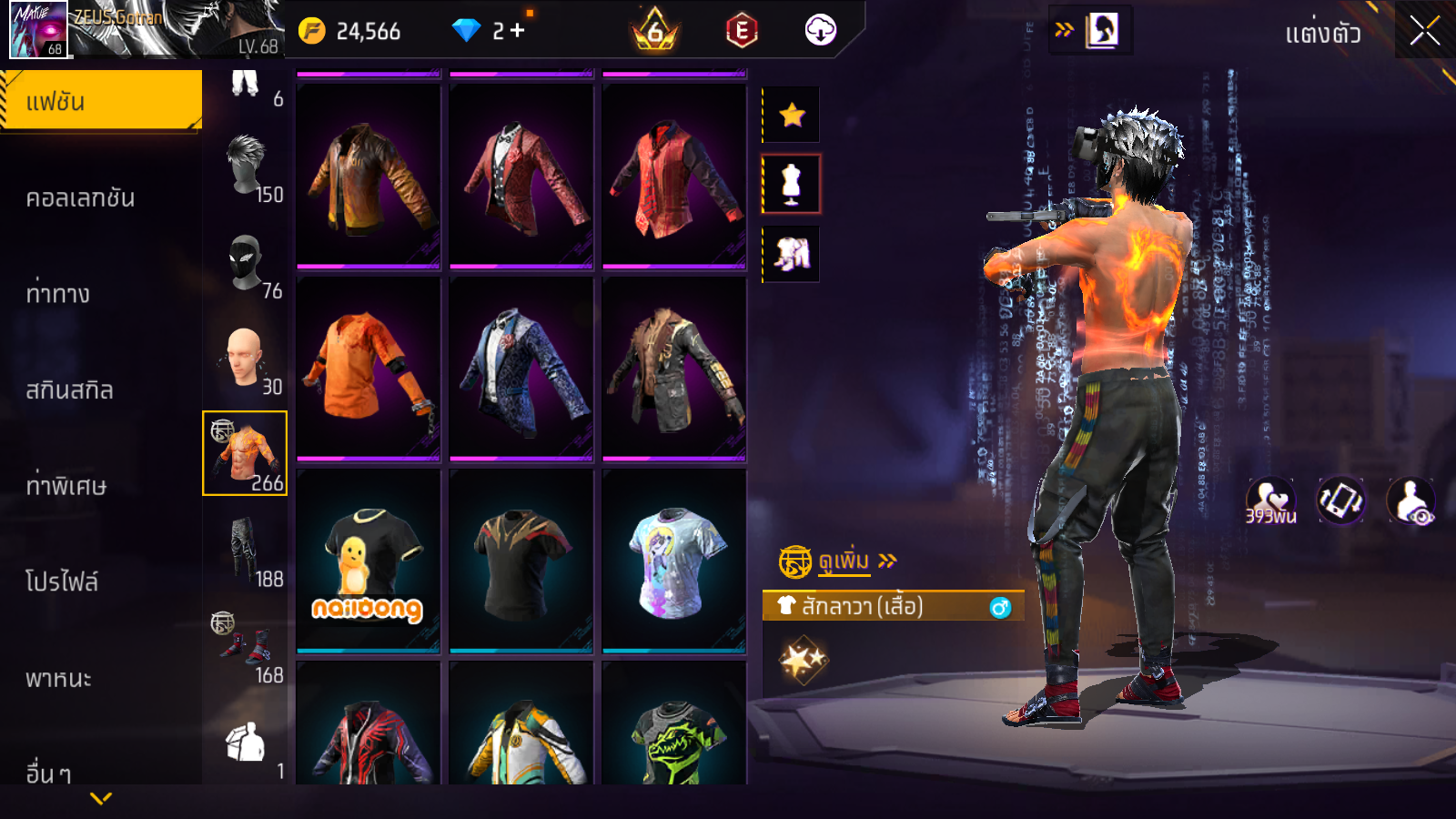Add diamonds using the plus button
The width and height of the screenshot is (1456, 819).
pos(518,31)
